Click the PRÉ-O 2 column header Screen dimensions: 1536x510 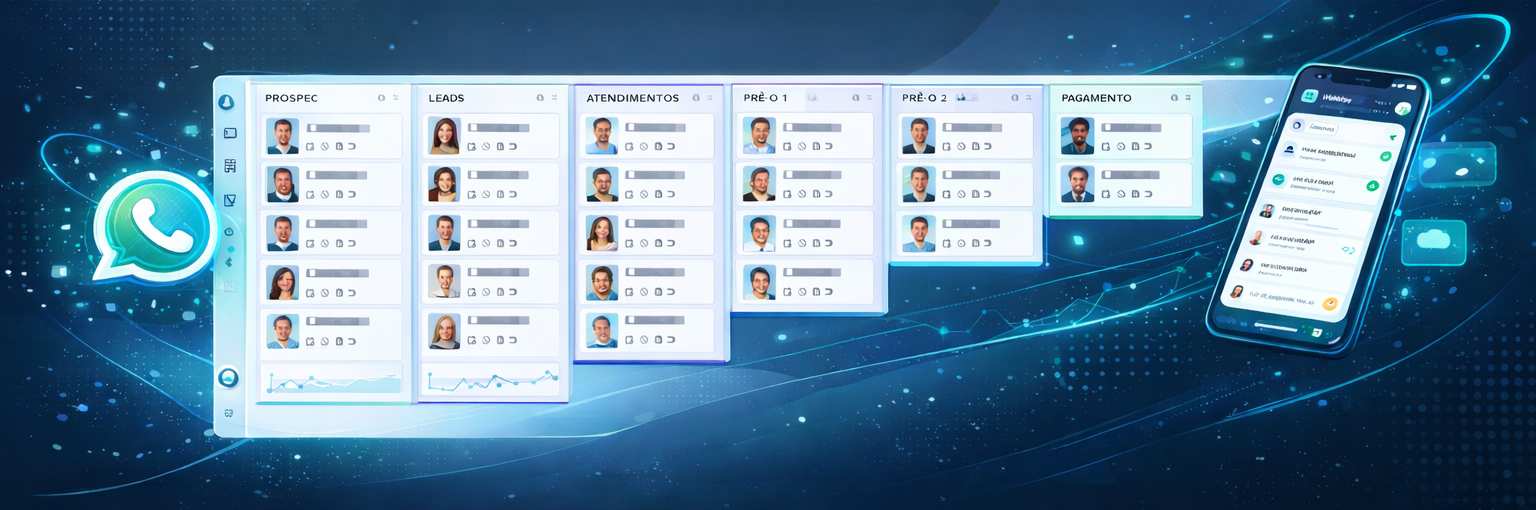pyautogui.click(x=923, y=98)
